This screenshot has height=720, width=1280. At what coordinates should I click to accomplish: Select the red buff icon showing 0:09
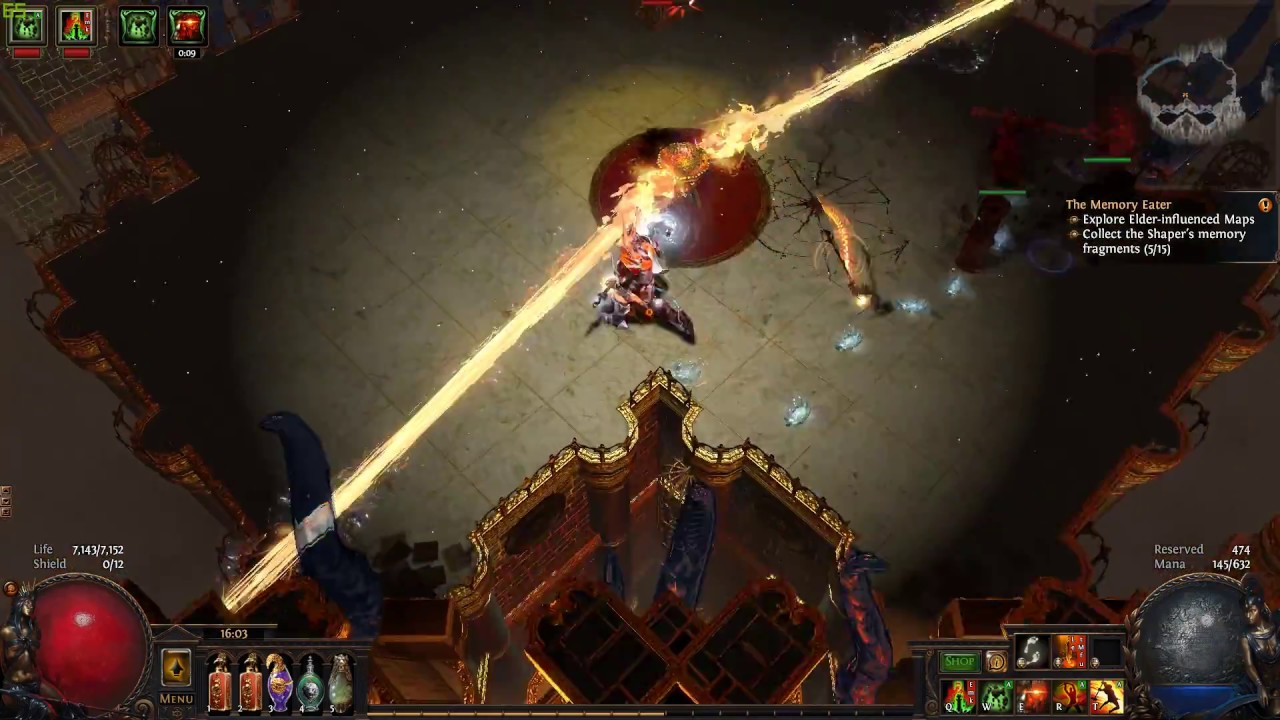tap(187, 26)
